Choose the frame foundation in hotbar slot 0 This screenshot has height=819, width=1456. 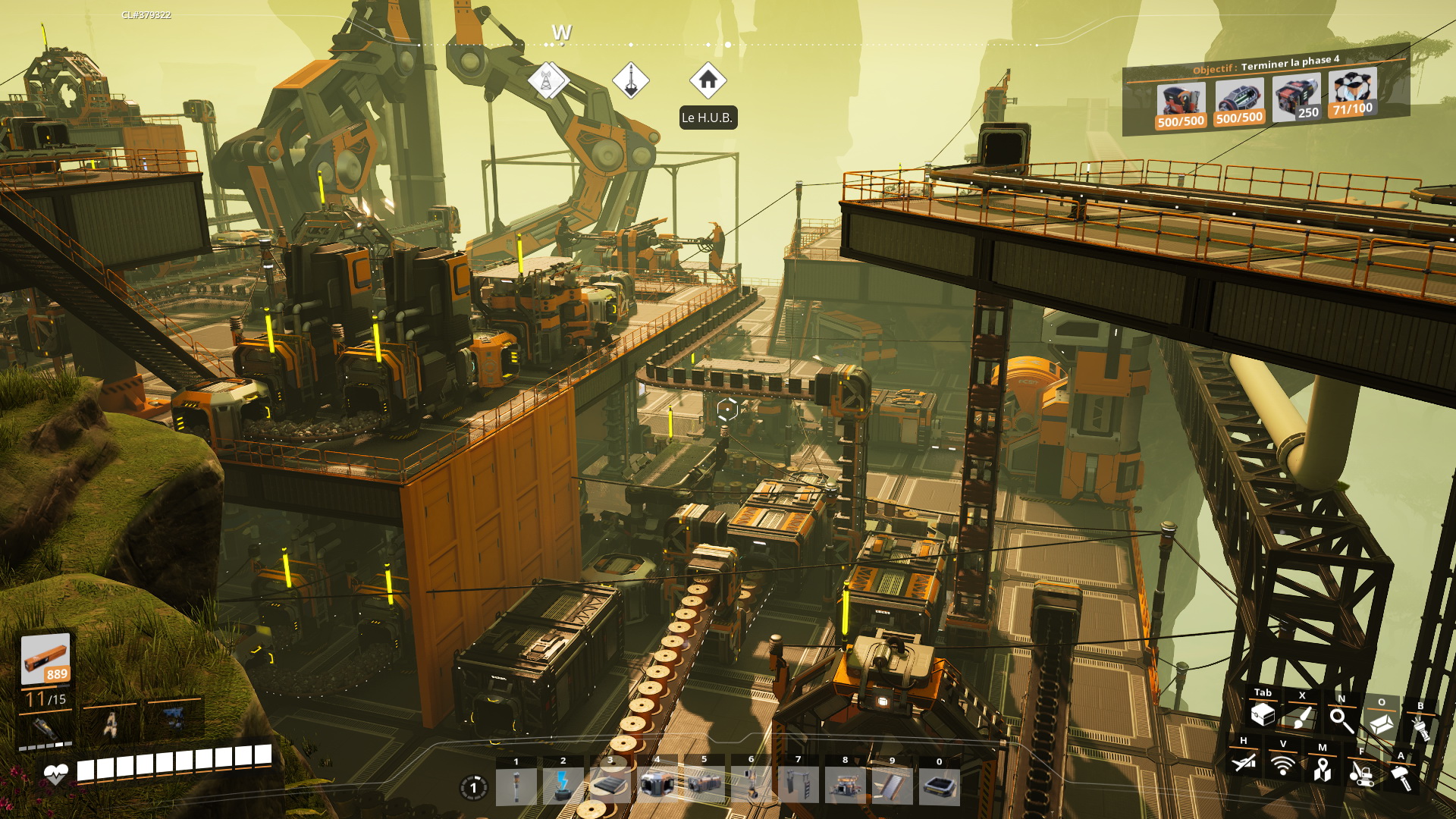pyautogui.click(x=939, y=786)
